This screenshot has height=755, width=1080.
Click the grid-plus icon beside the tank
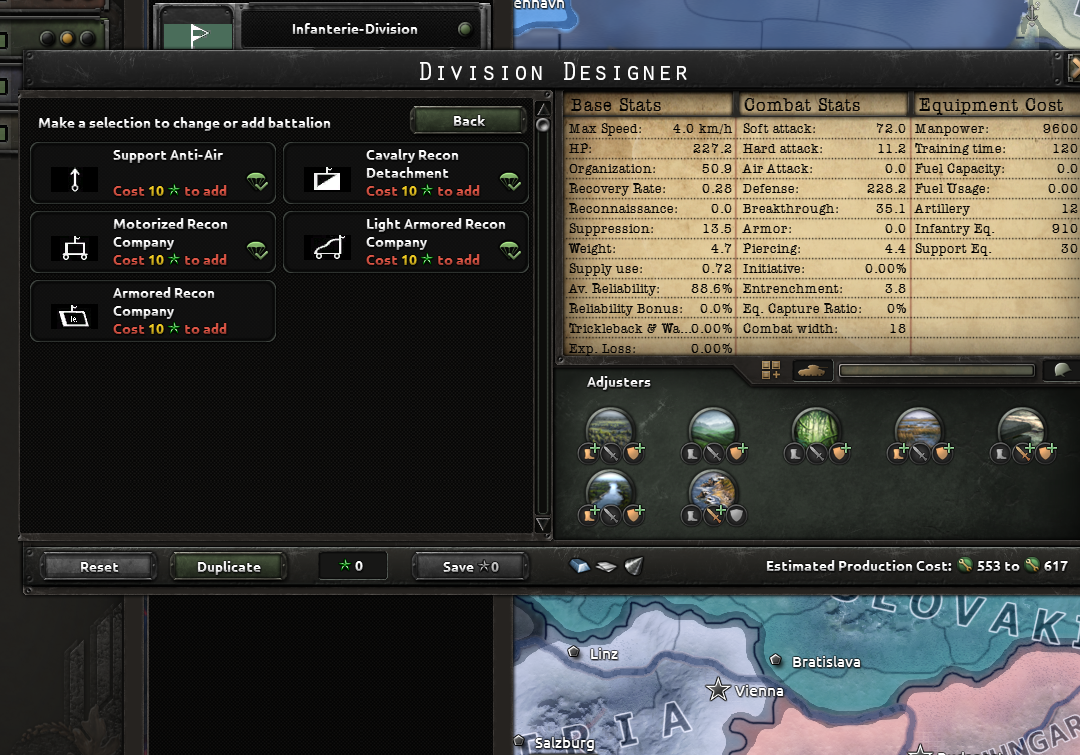(x=770, y=371)
